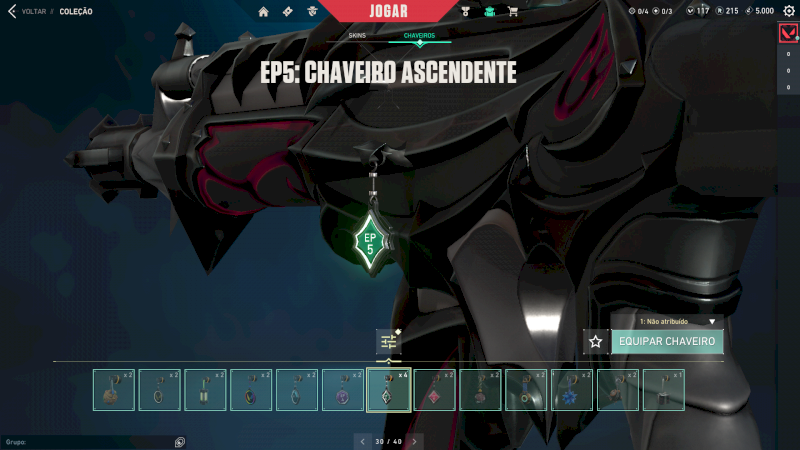Open the home screen icon
This screenshot has width=800, height=450.
(x=263, y=11)
